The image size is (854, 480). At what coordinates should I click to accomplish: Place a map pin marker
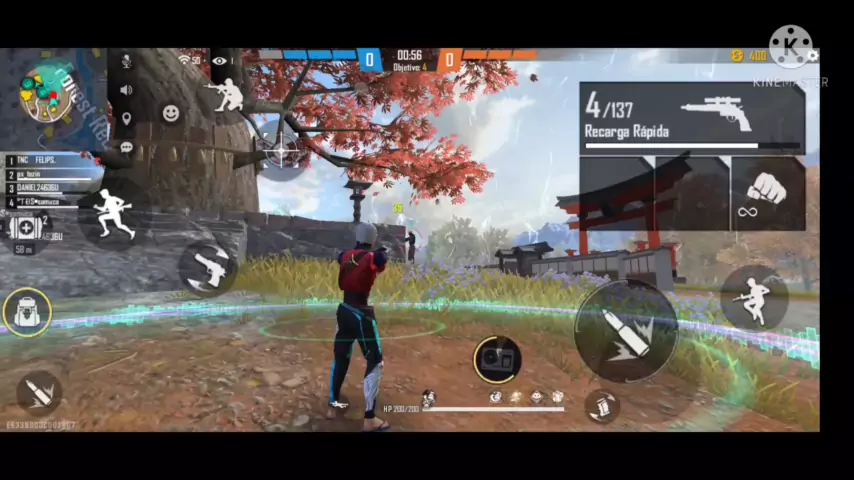coord(126,119)
